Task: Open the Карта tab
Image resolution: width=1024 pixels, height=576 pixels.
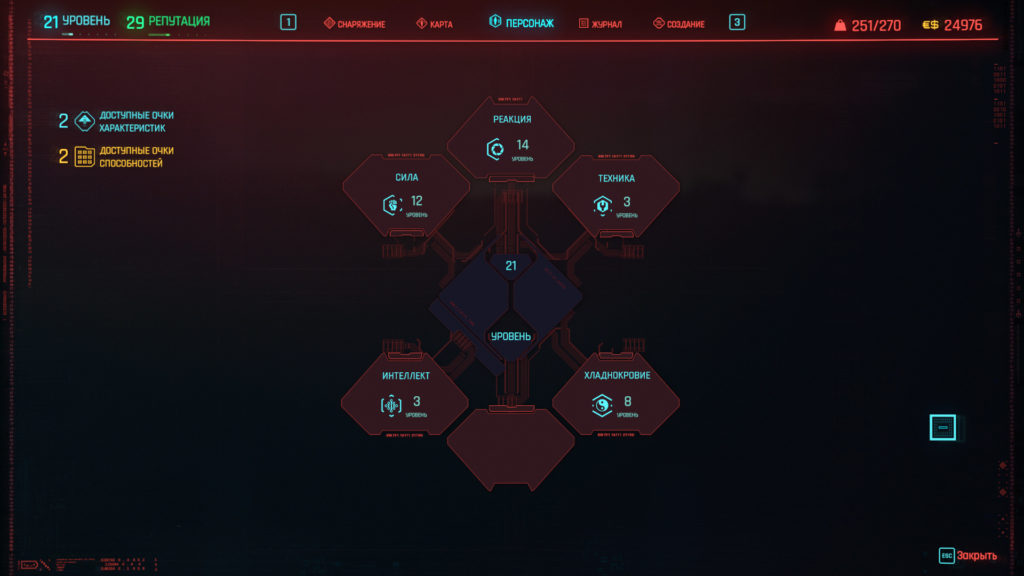Action: point(434,23)
